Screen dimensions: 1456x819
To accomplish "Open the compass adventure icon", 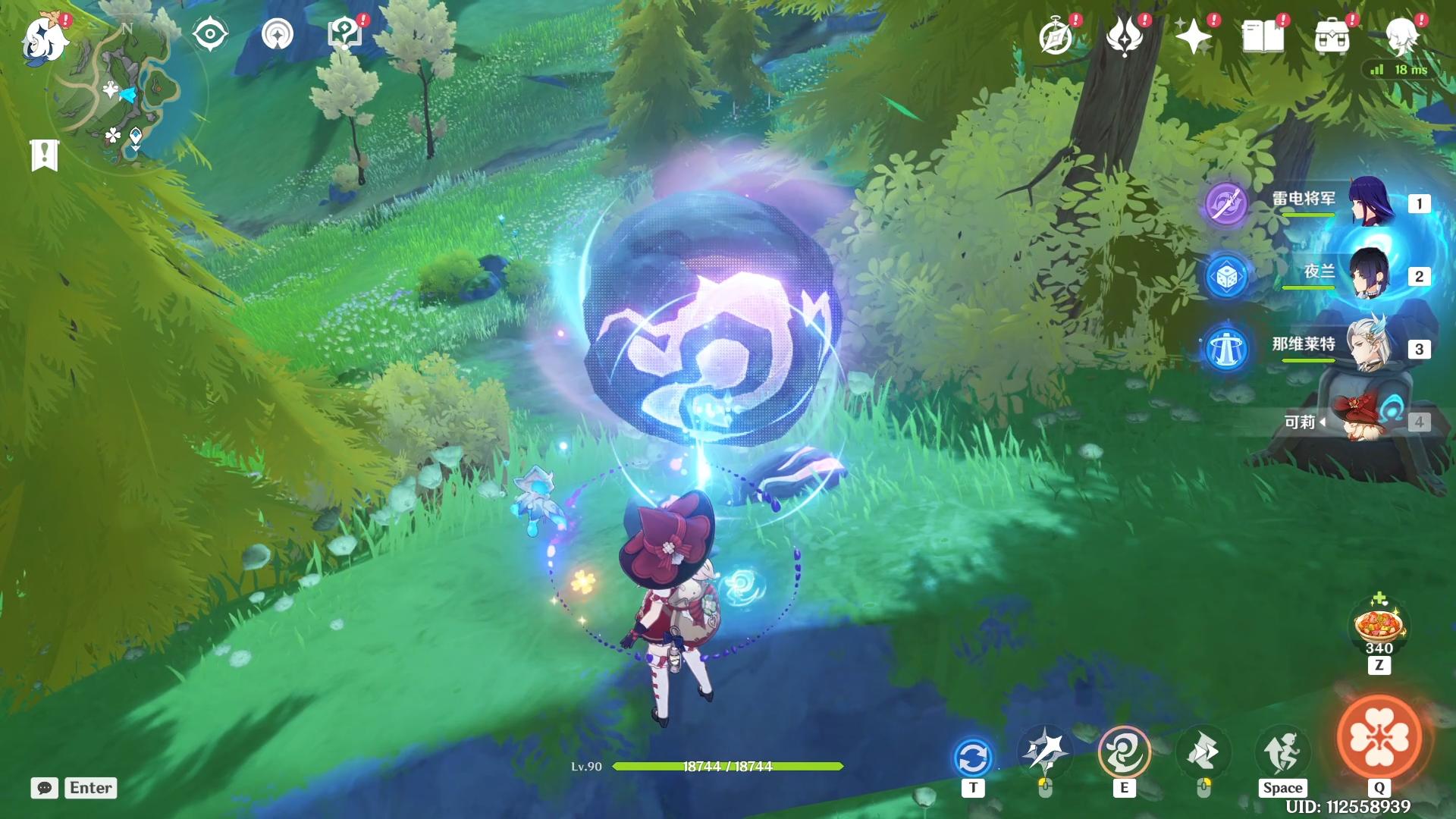I will [1056, 36].
